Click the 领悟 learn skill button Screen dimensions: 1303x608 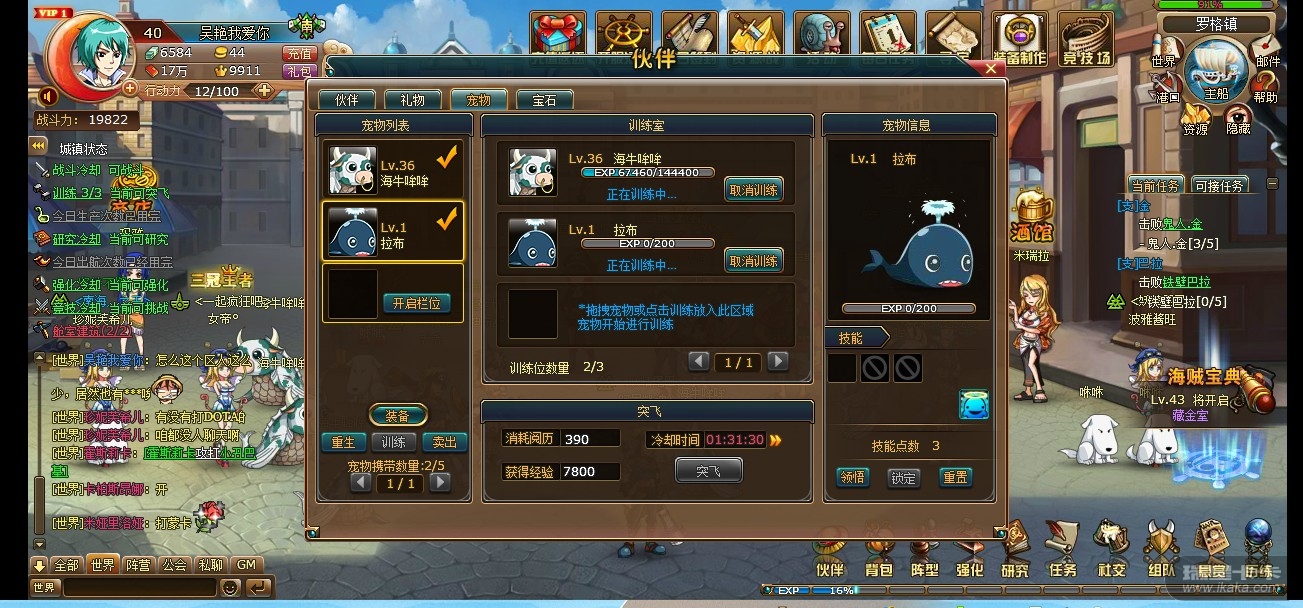tap(852, 478)
